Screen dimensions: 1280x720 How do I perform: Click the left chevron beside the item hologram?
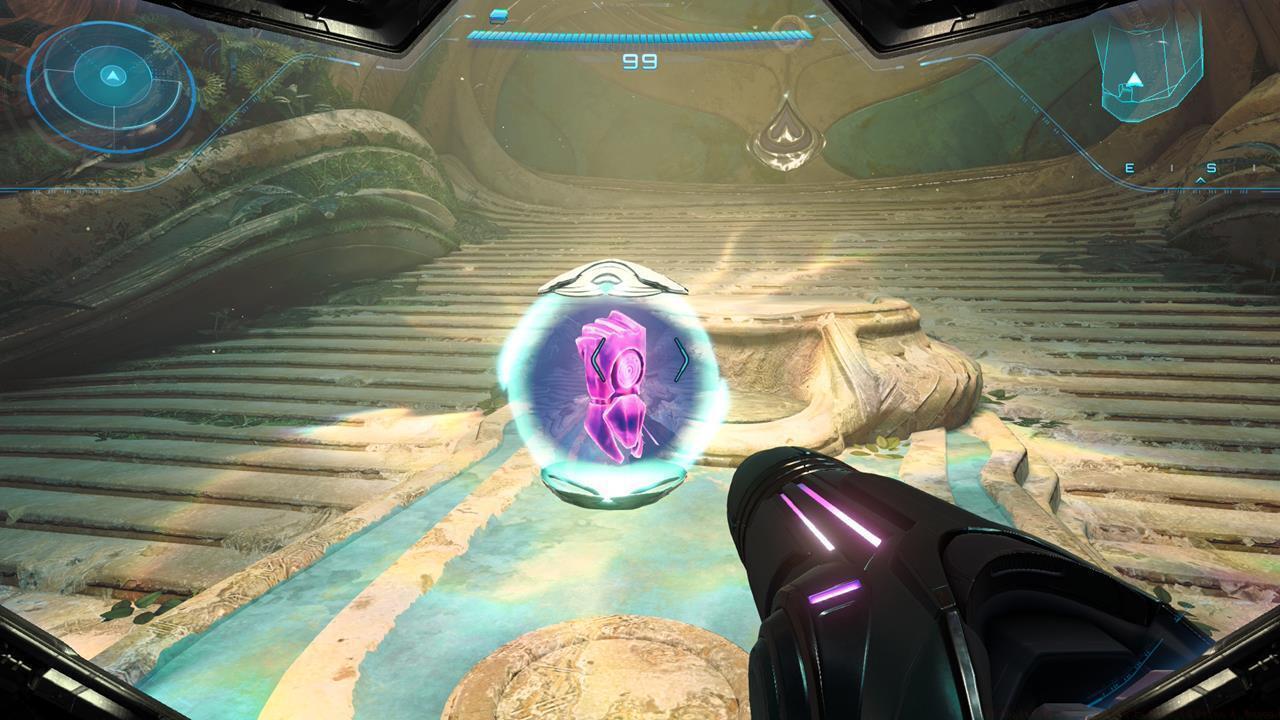pyautogui.click(x=597, y=360)
